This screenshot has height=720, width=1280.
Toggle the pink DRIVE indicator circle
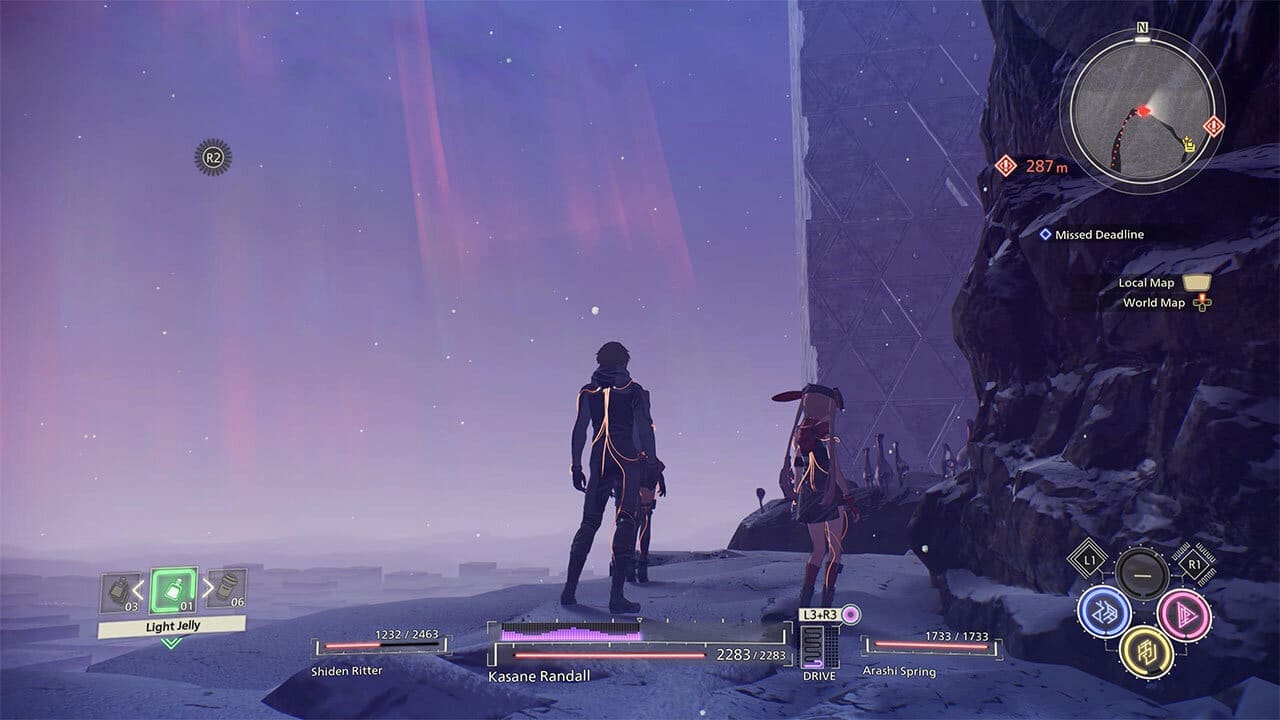(x=852, y=616)
